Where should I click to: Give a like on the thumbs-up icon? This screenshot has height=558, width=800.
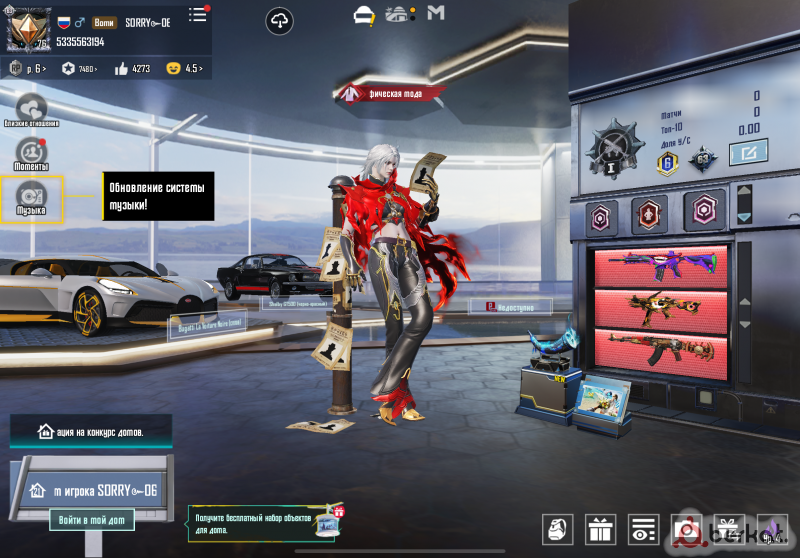click(x=133, y=69)
